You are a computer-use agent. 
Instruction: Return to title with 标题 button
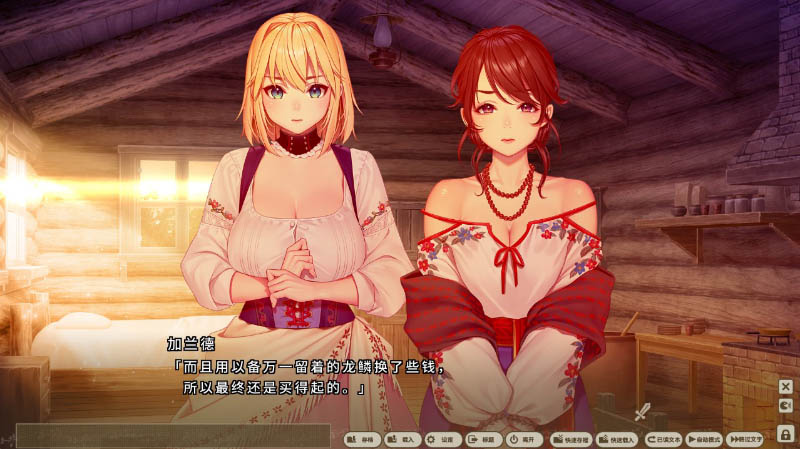[482, 439]
